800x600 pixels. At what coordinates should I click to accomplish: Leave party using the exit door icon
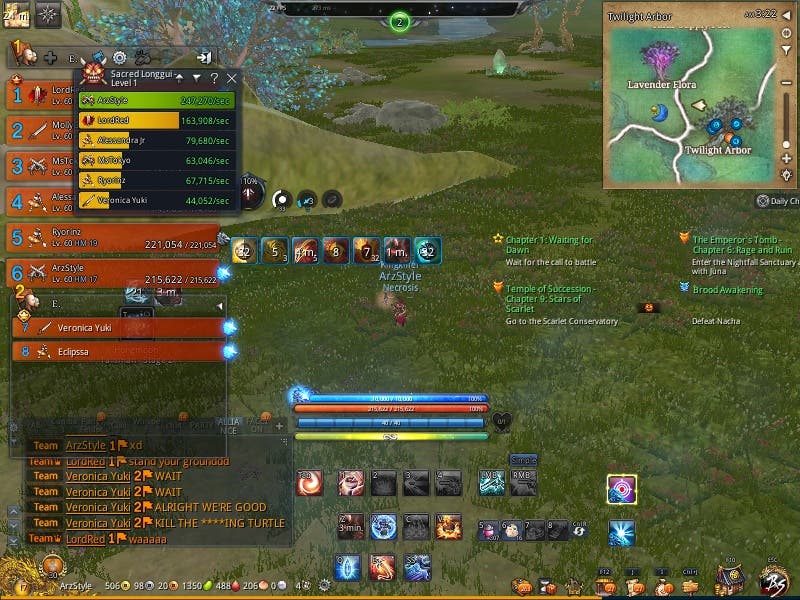coord(203,58)
